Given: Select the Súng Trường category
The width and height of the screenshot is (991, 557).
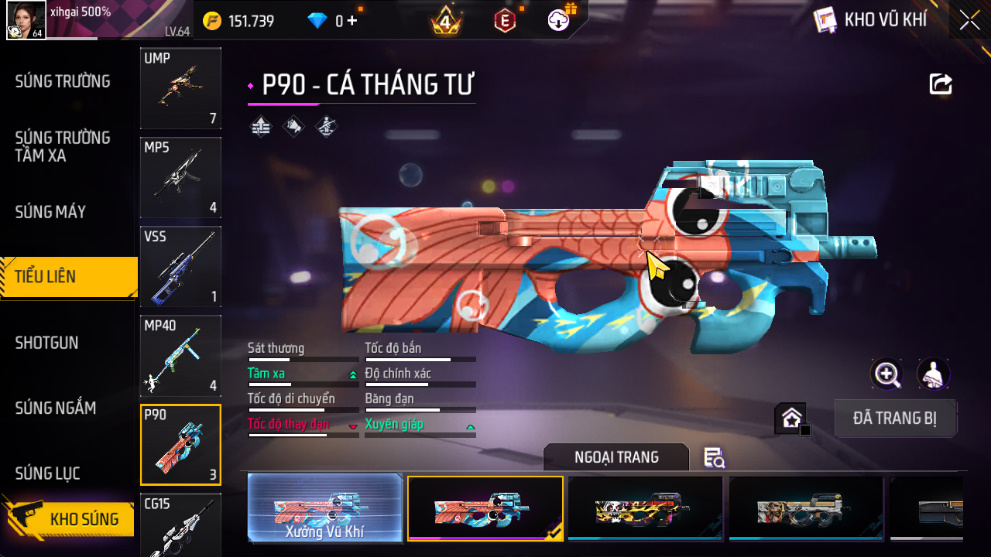Looking at the screenshot, I should tap(62, 82).
